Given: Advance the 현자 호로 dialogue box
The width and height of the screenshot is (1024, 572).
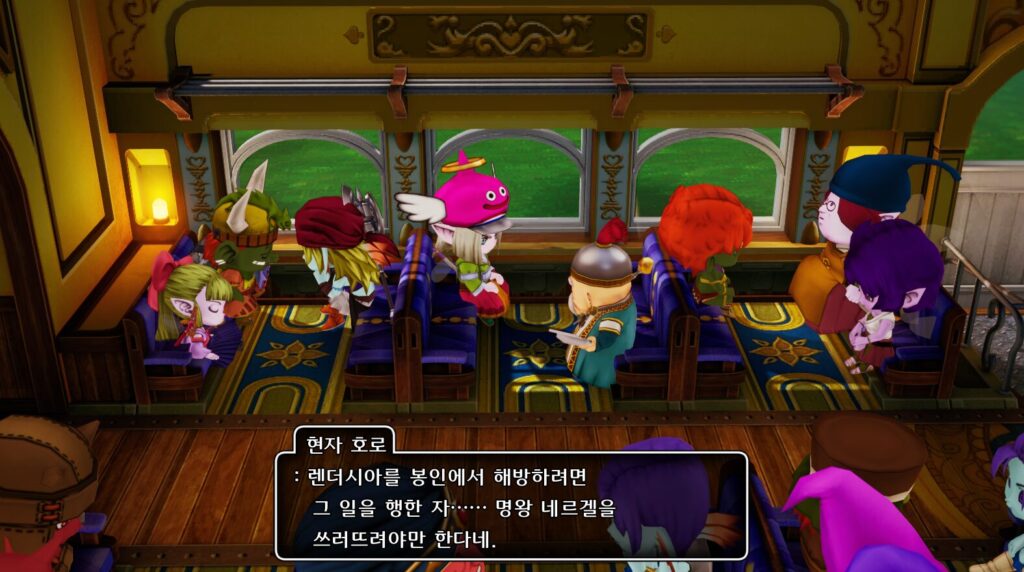Looking at the screenshot, I should coord(511,507).
